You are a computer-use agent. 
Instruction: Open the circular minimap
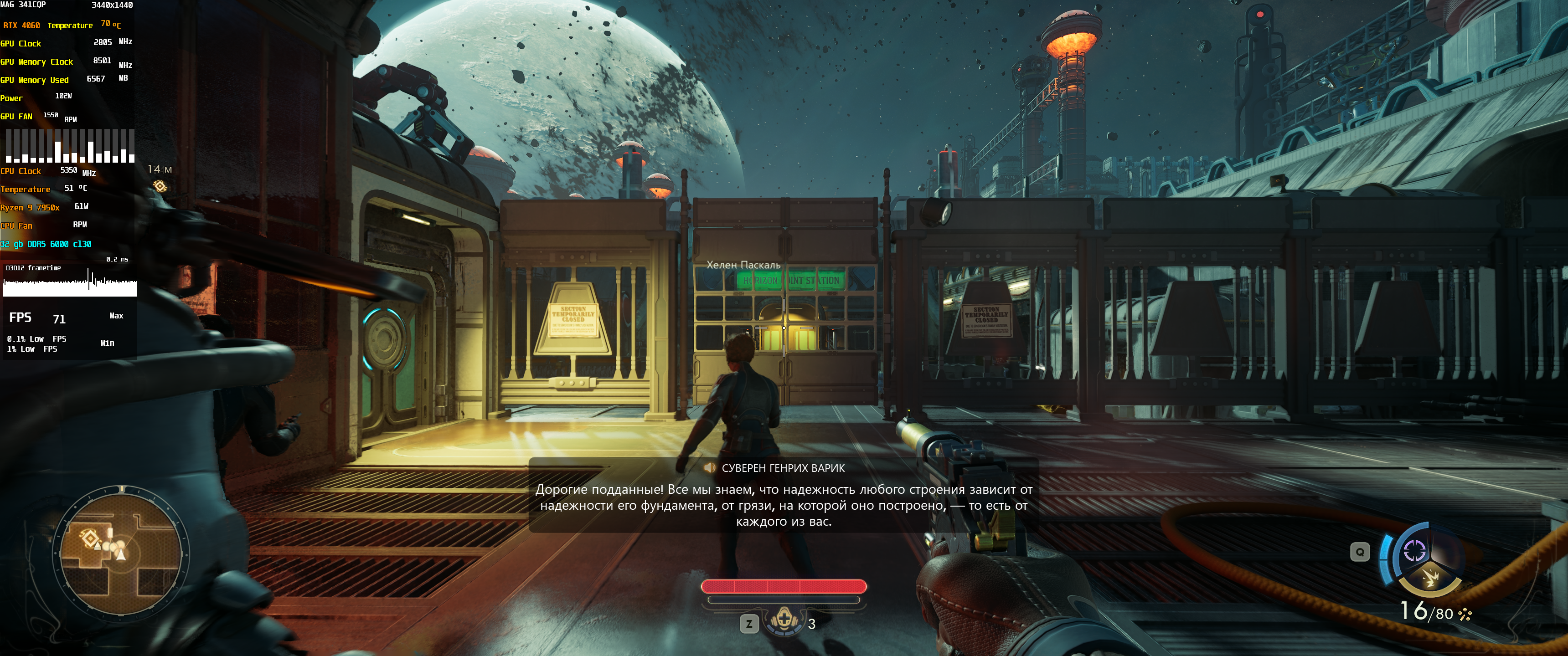point(121,553)
